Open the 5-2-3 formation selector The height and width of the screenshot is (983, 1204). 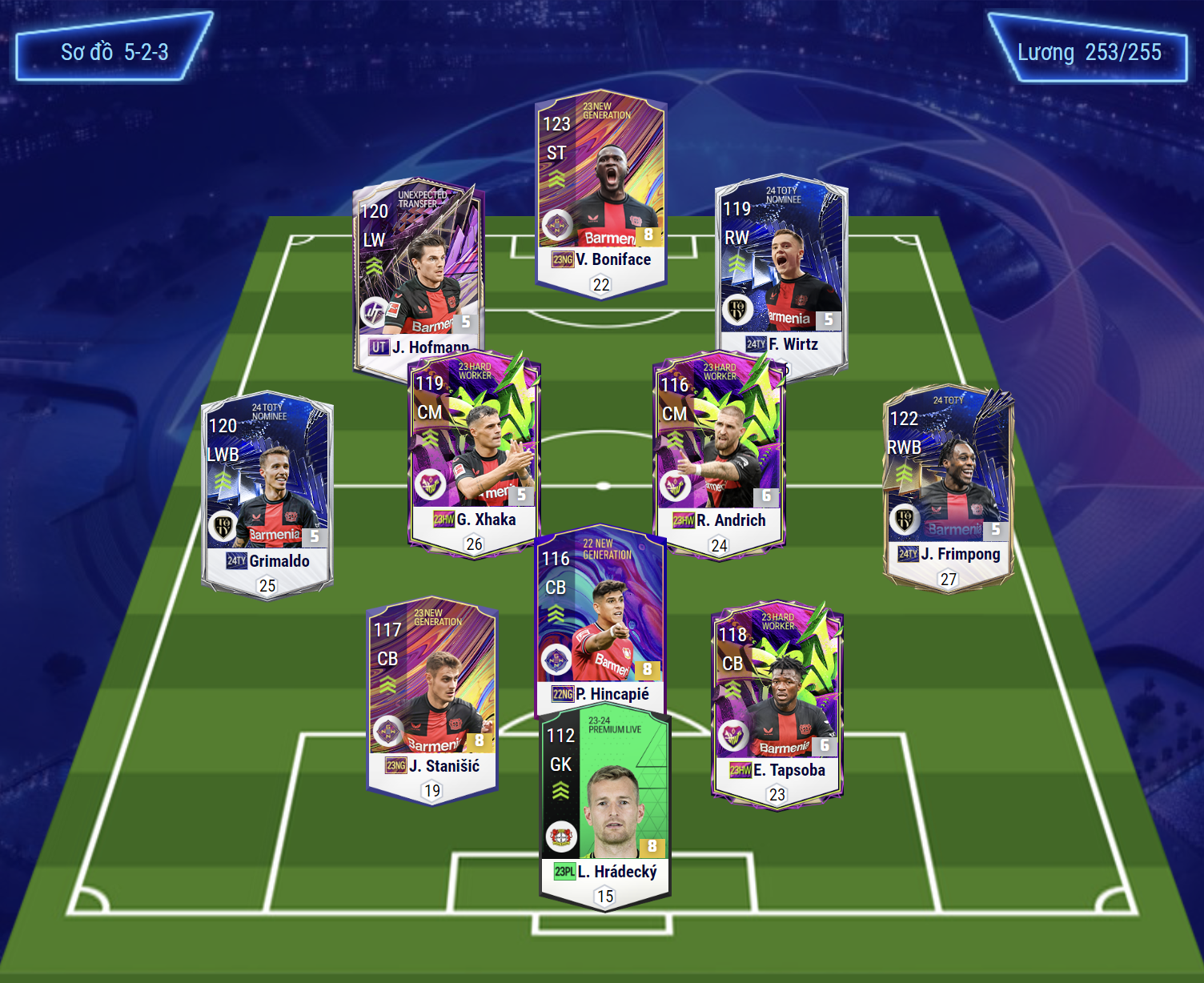pos(114,53)
